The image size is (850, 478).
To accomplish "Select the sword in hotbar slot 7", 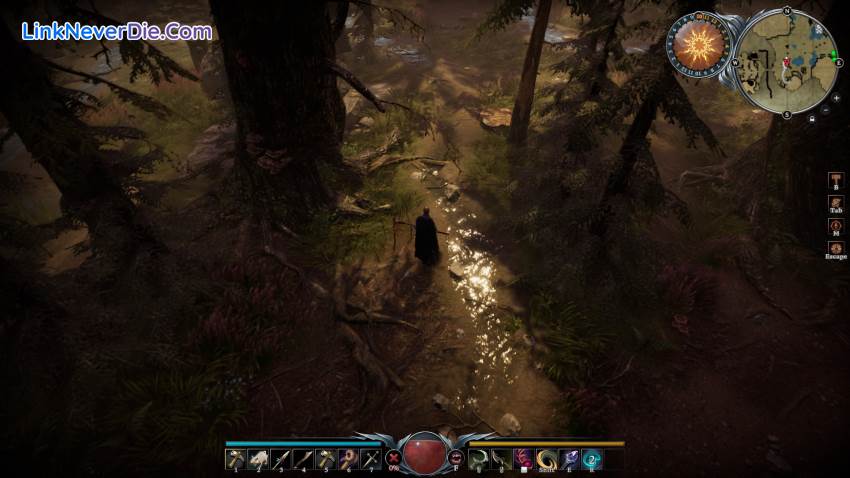I will click(371, 459).
